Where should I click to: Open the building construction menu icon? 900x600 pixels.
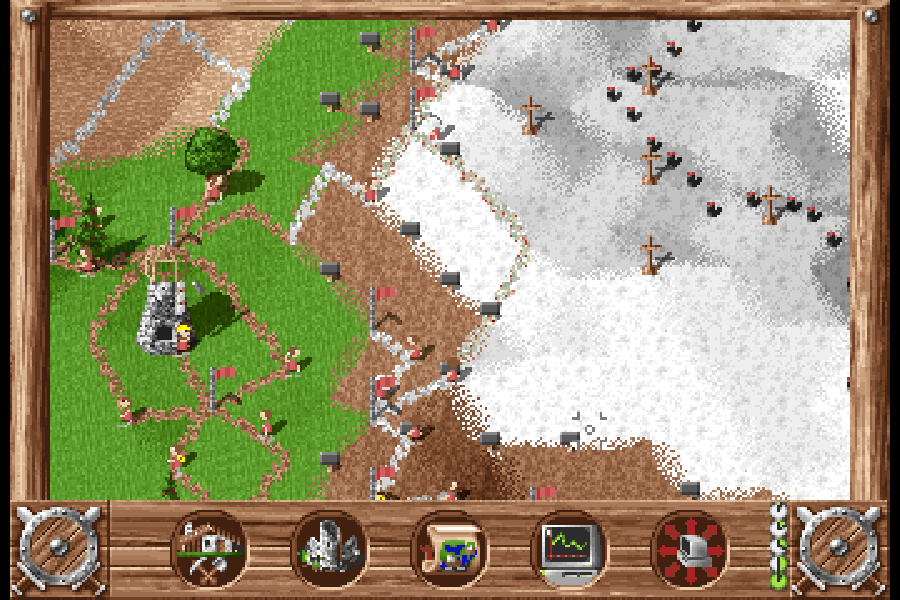pyautogui.click(x=210, y=549)
